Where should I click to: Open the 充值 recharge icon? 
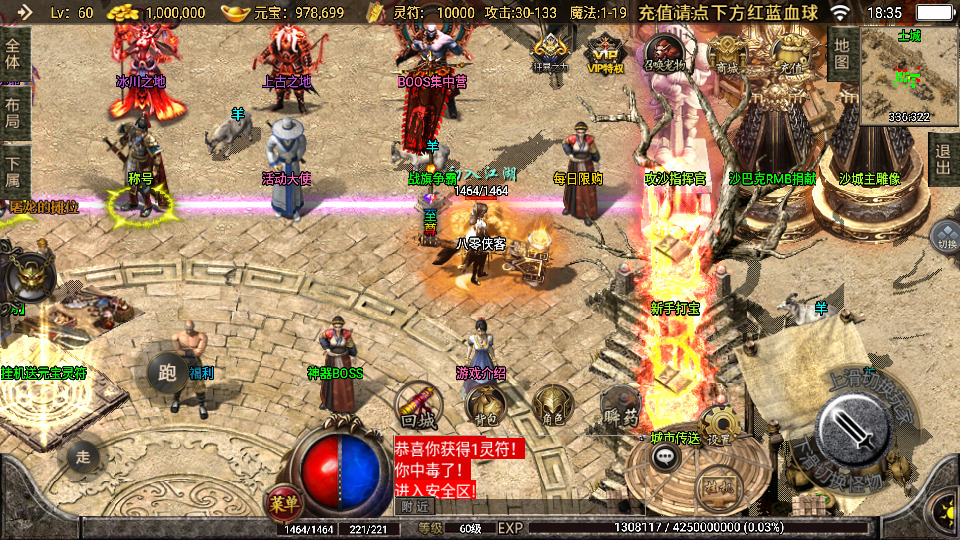[790, 50]
